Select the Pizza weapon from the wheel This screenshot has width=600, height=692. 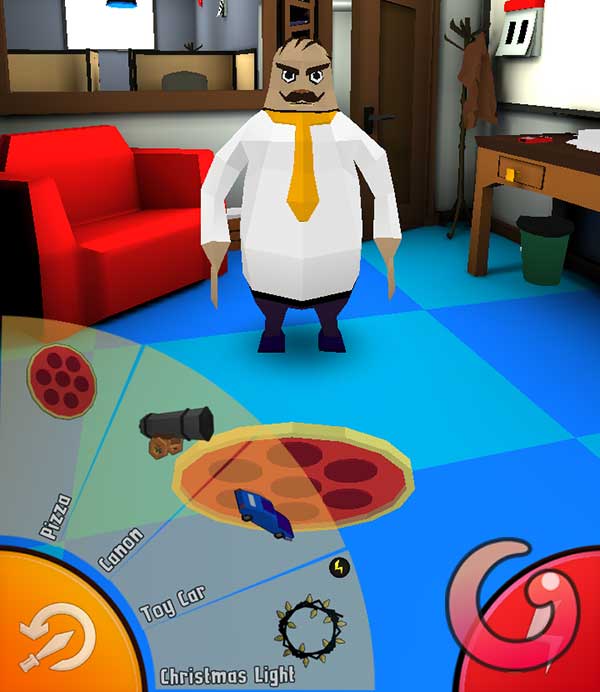coord(63,379)
